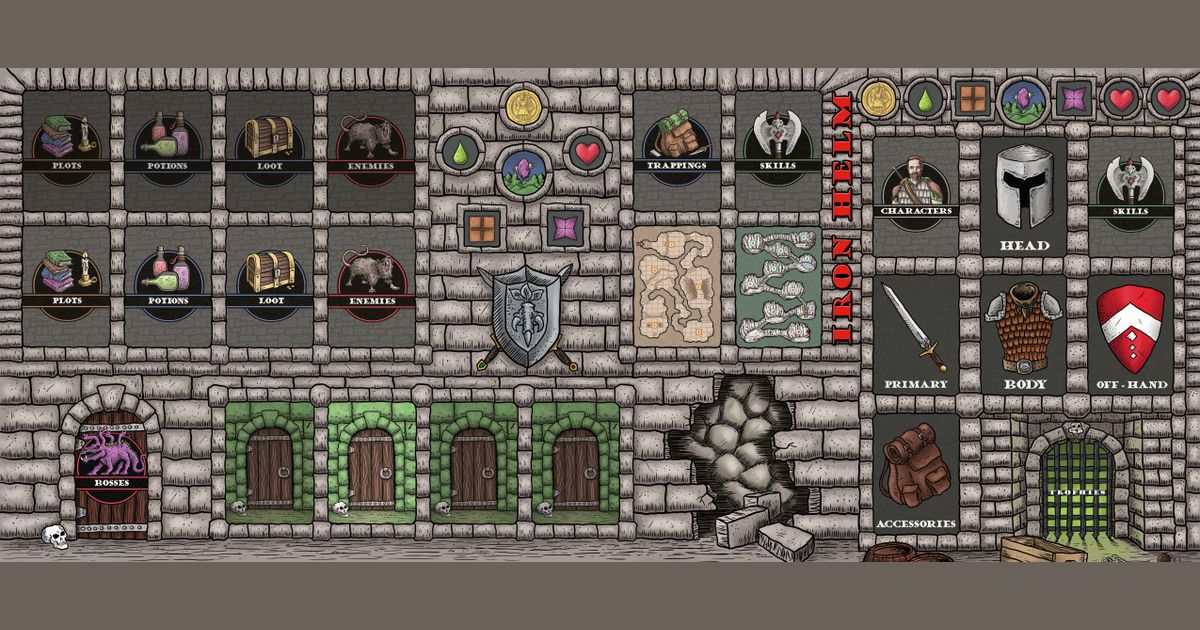Click the Body armor slot
The width and height of the screenshot is (1200, 630).
(1024, 334)
